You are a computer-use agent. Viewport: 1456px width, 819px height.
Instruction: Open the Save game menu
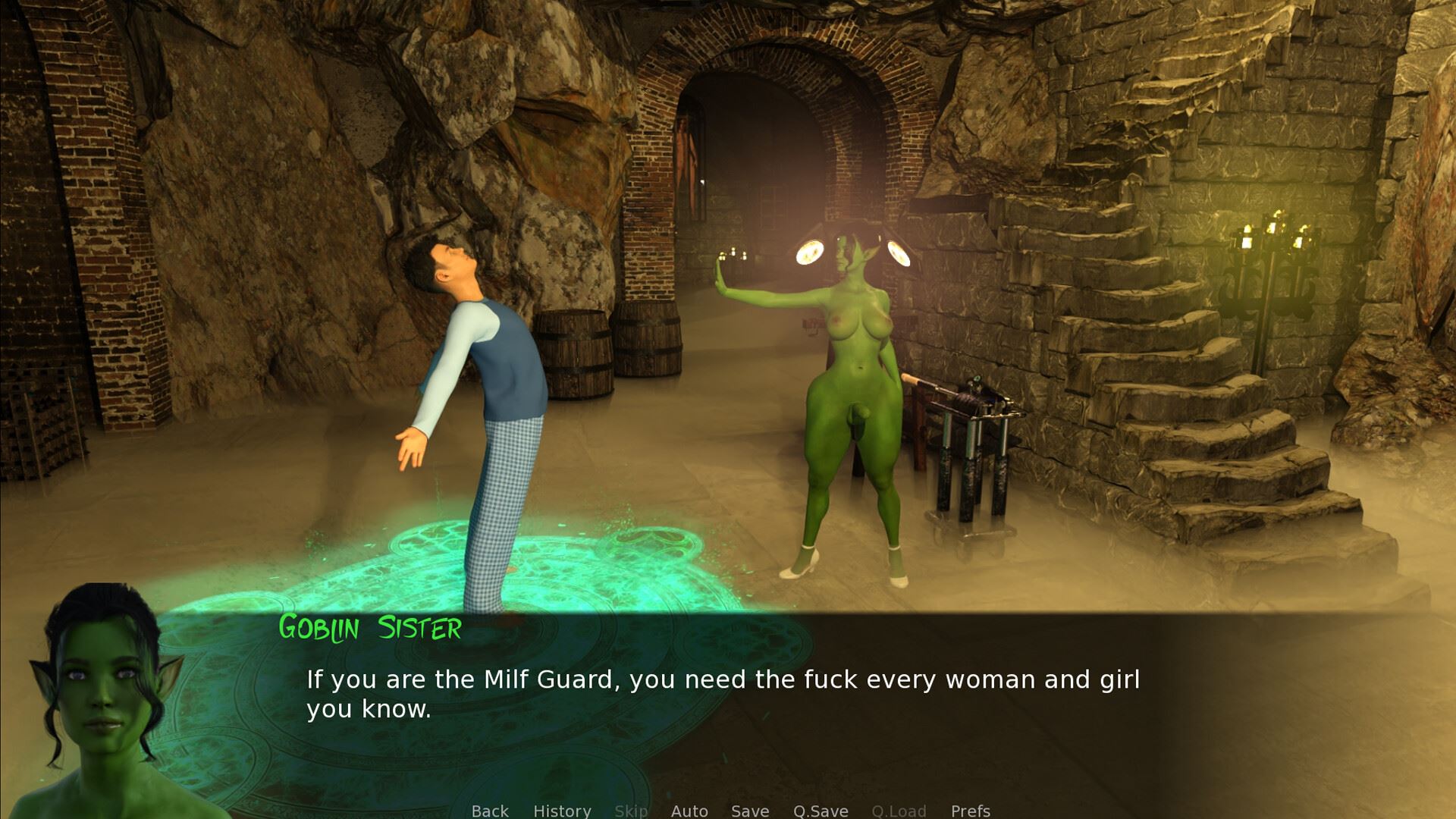(750, 810)
